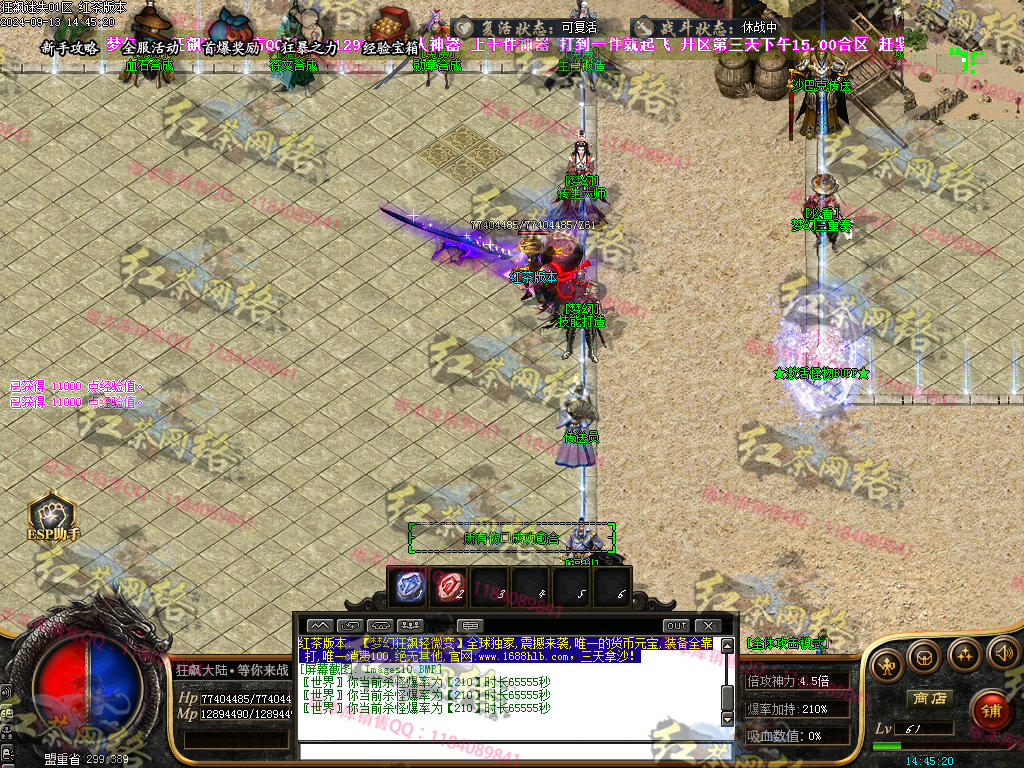Image resolution: width=1024 pixels, height=768 pixels.
Task: Click the 'out' button on the chat bar
Action: coord(677,626)
